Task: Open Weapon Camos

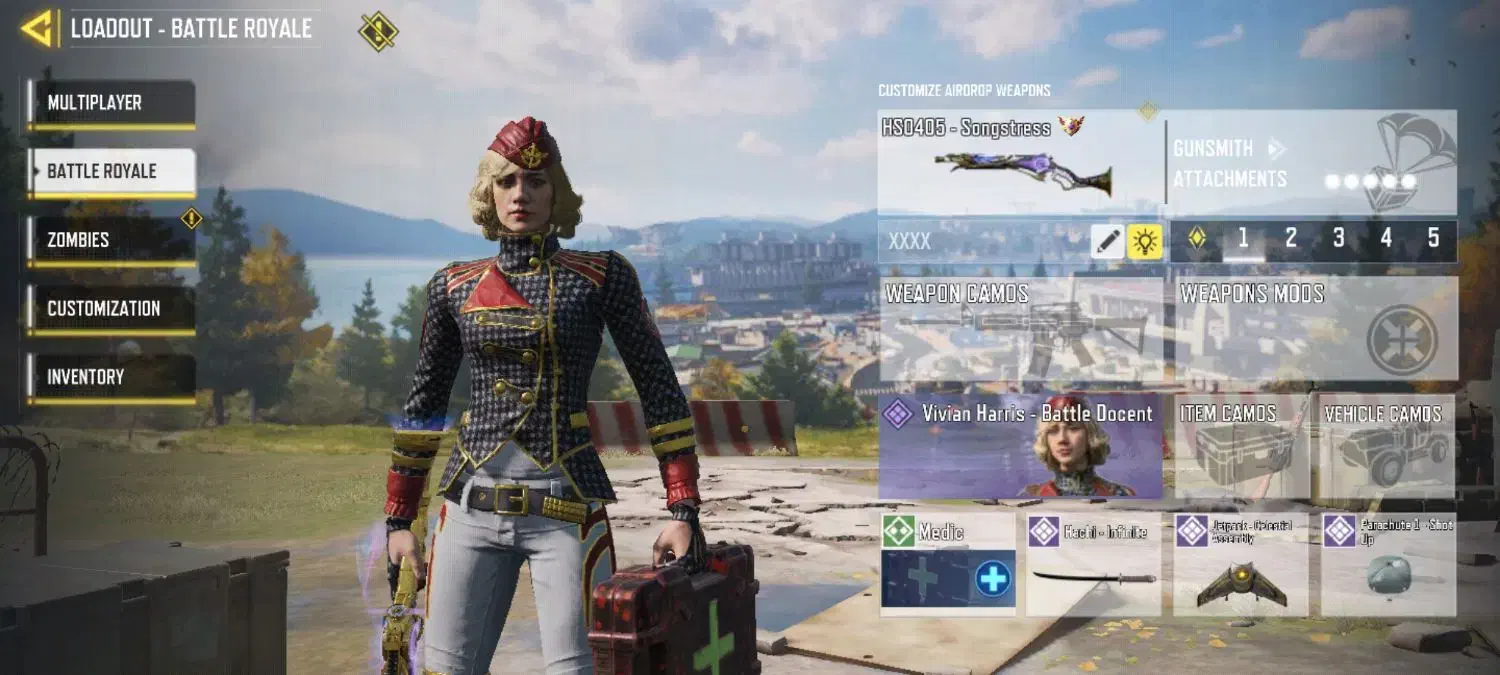Action: [x=1021, y=329]
